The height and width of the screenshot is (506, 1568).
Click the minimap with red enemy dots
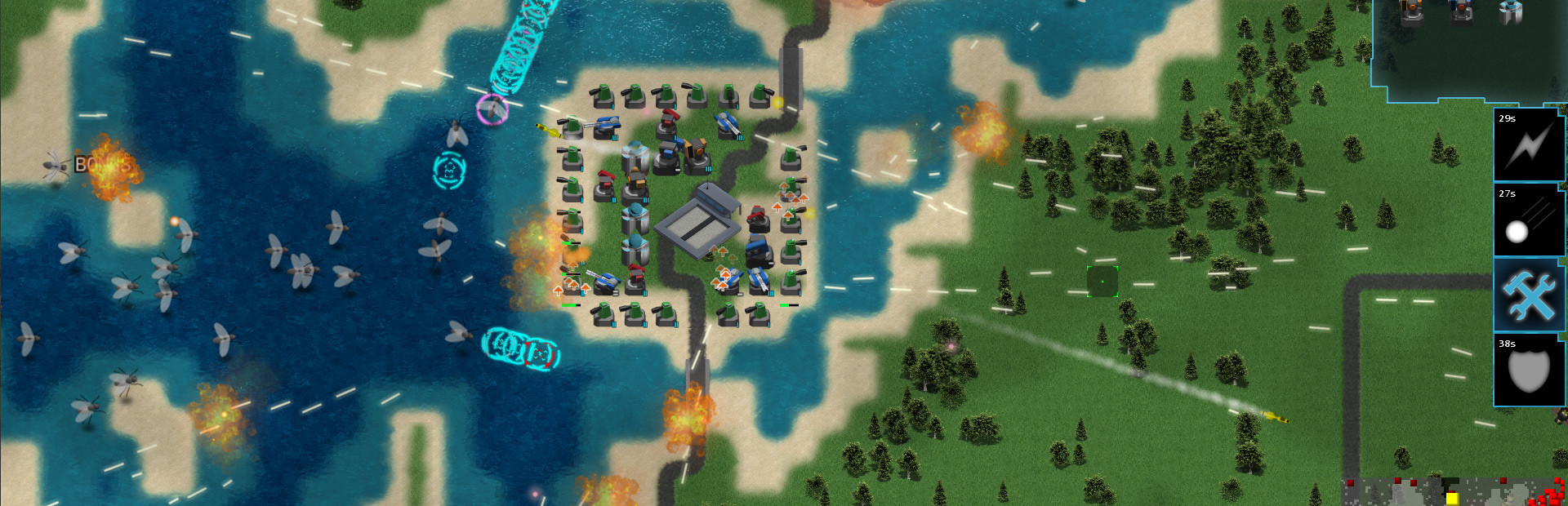[x=1454, y=492]
